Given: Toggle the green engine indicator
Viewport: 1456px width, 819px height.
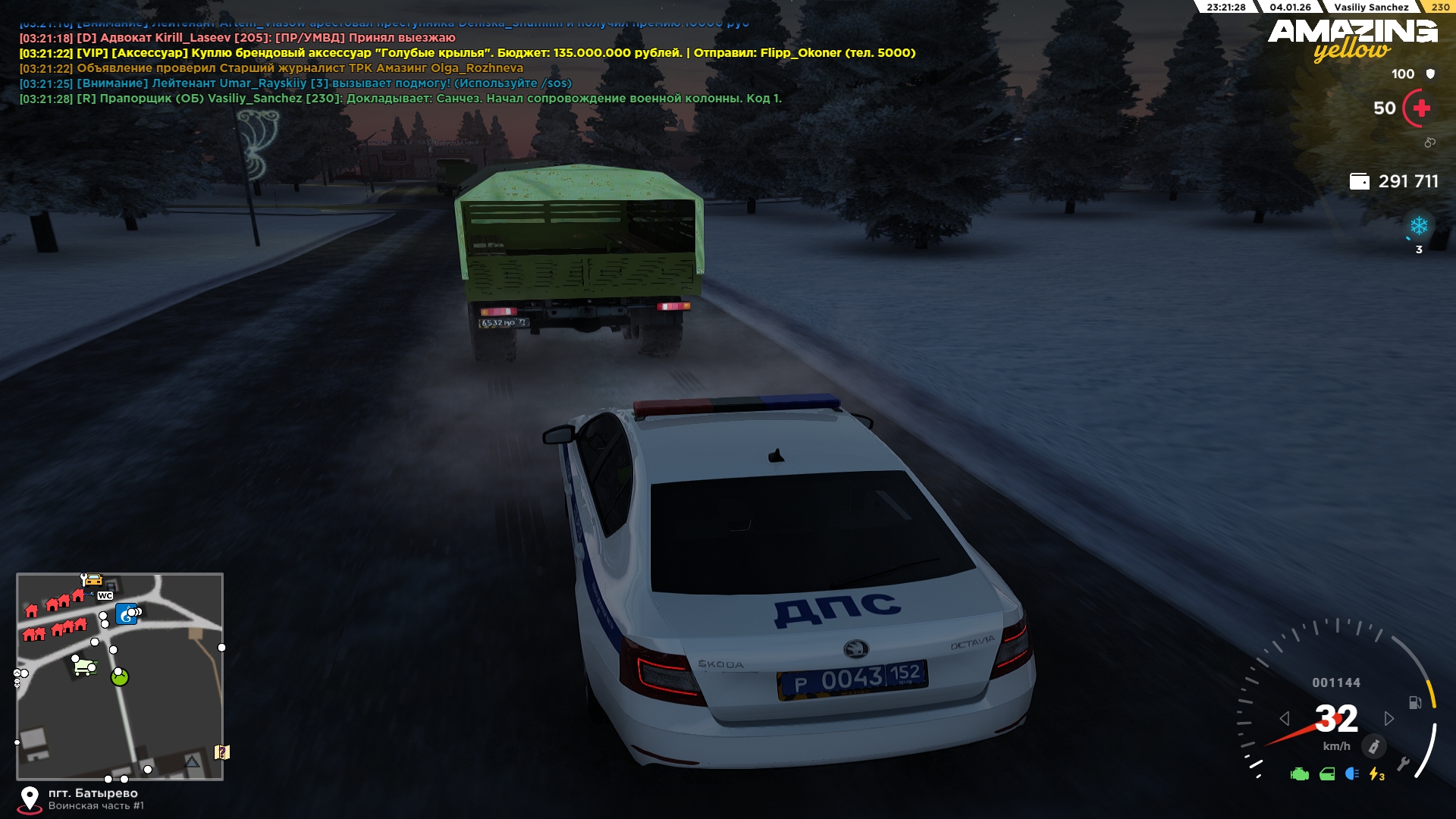Looking at the screenshot, I should click(x=1300, y=774).
